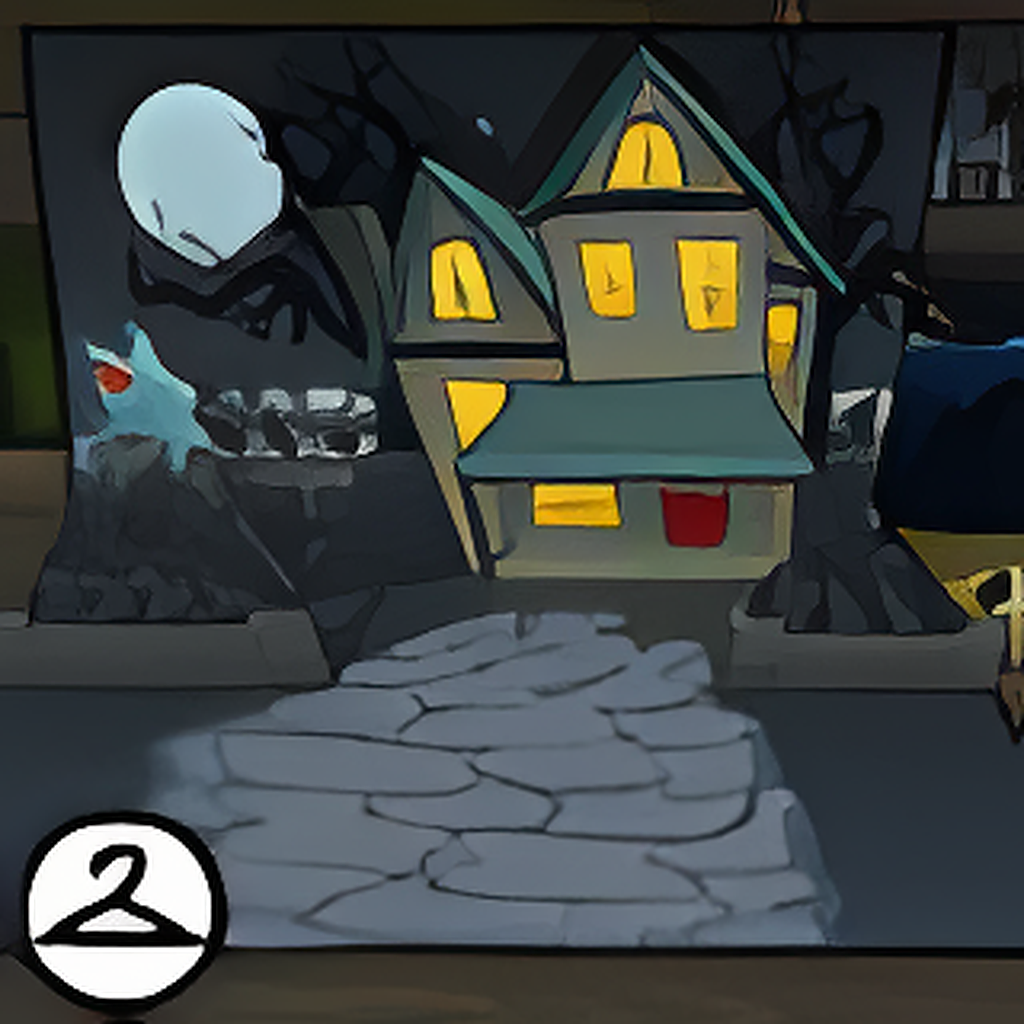Click the clothes hanger wearable icon
Image resolution: width=1024 pixels, height=1024 pixels.
click(x=122, y=907)
